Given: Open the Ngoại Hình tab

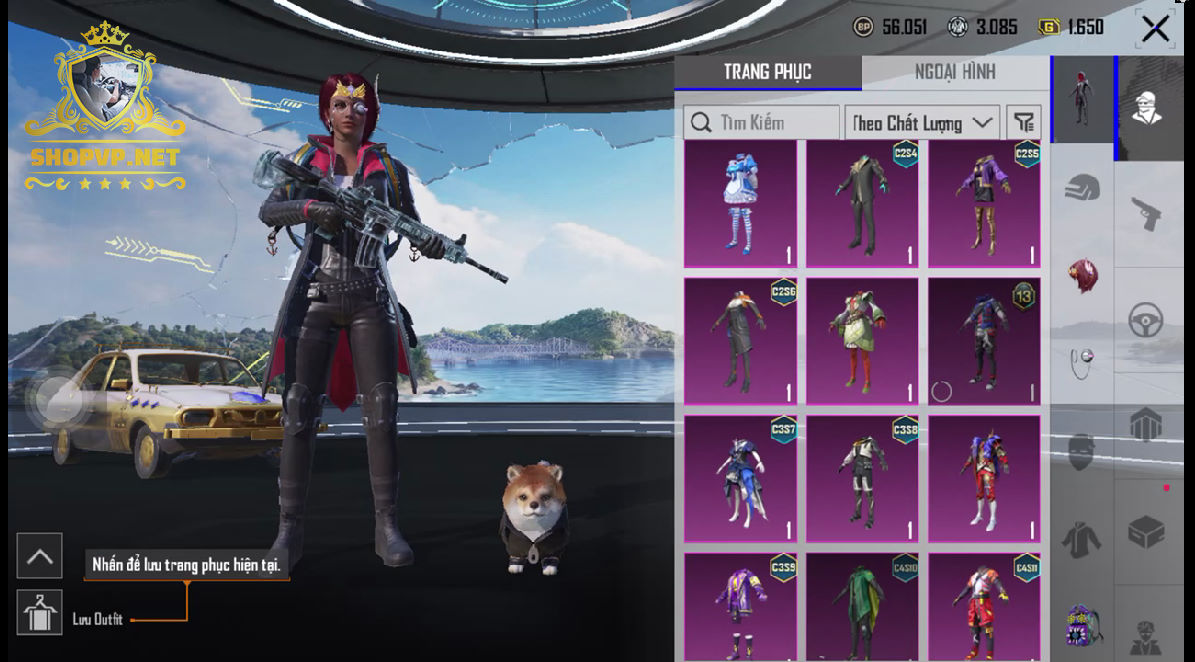Looking at the screenshot, I should pos(955,72).
